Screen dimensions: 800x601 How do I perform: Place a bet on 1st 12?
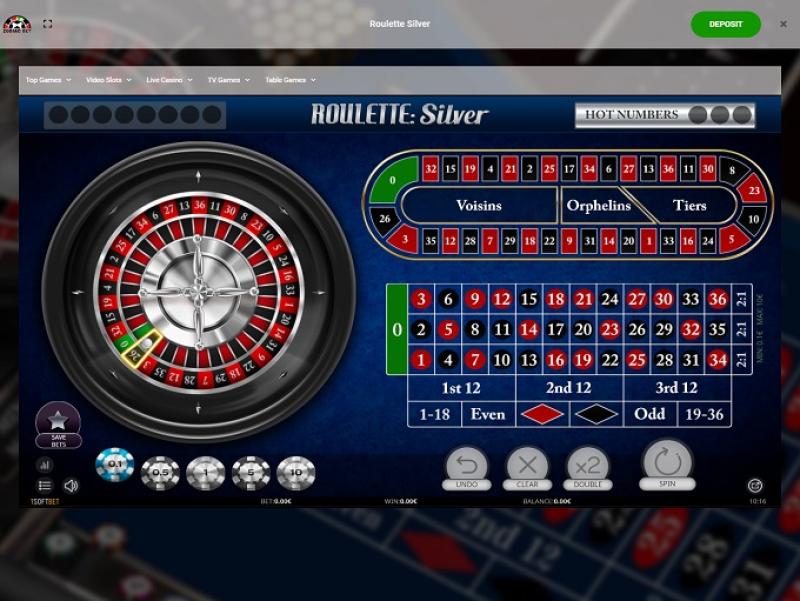[462, 387]
